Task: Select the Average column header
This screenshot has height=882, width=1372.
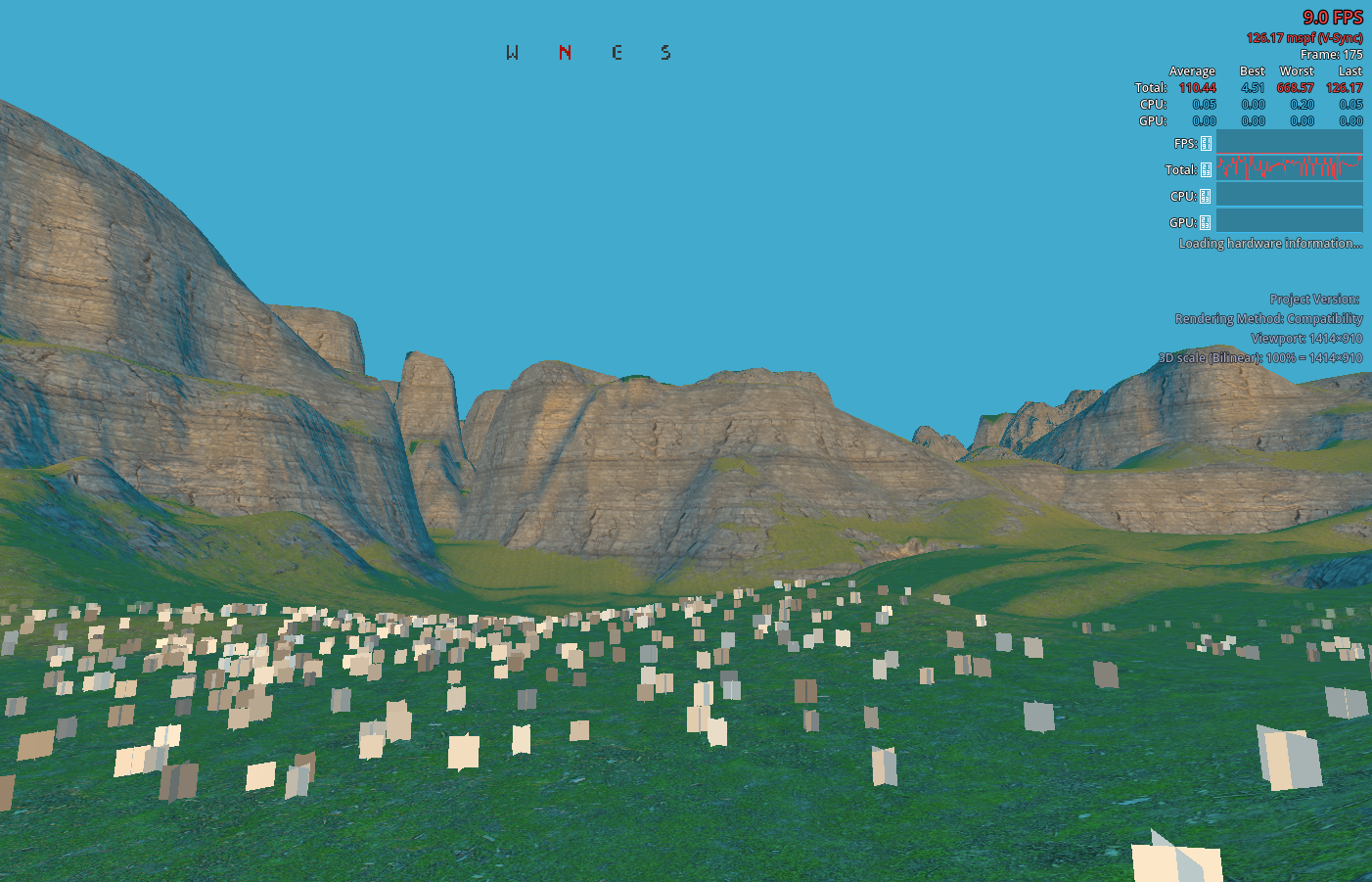Action: (x=1191, y=70)
